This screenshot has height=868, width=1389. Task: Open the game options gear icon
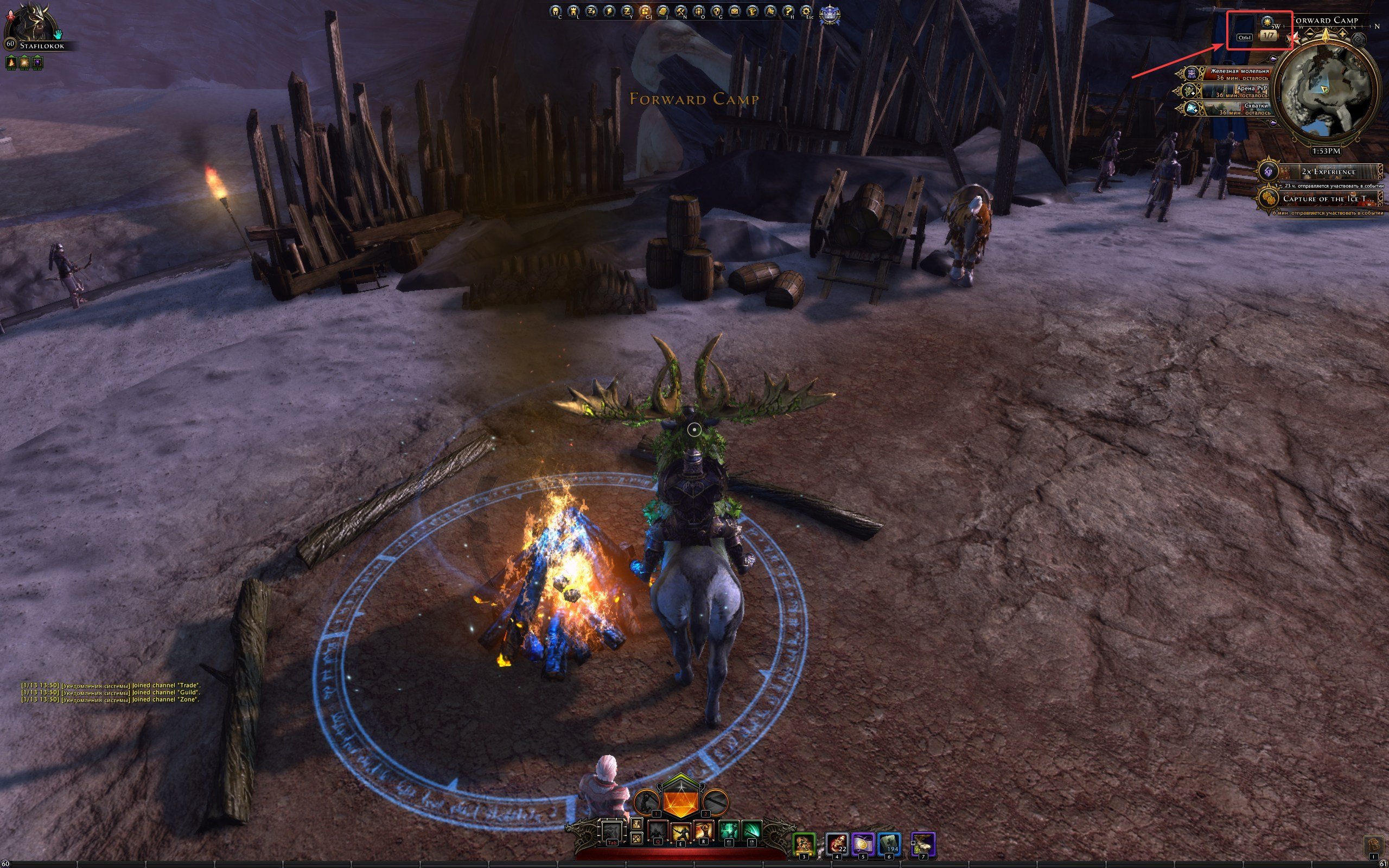806,11
